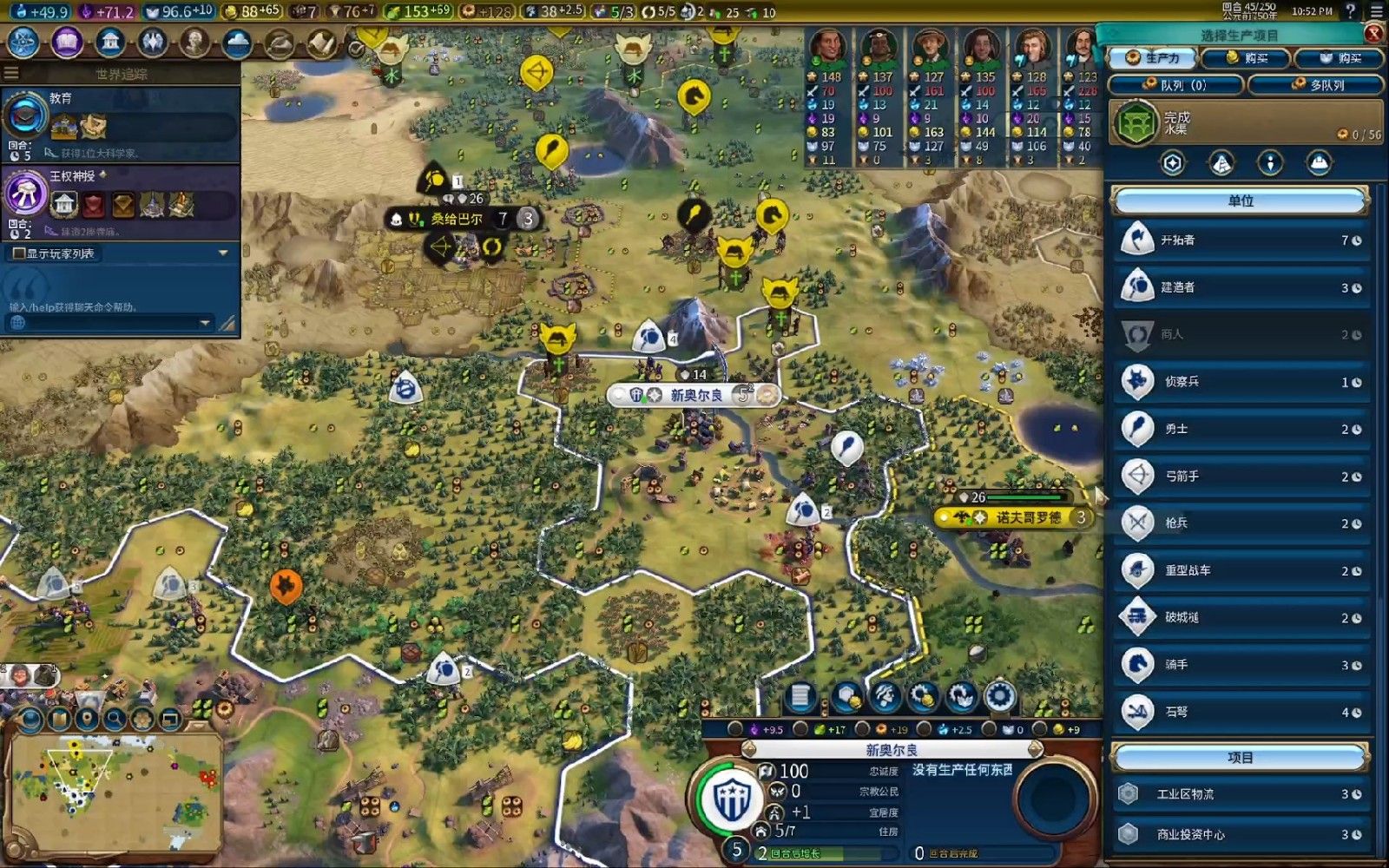Viewport: 1389px width, 868px height.
Task: Open the 队列 (0) queue tab
Action: pos(1176,85)
